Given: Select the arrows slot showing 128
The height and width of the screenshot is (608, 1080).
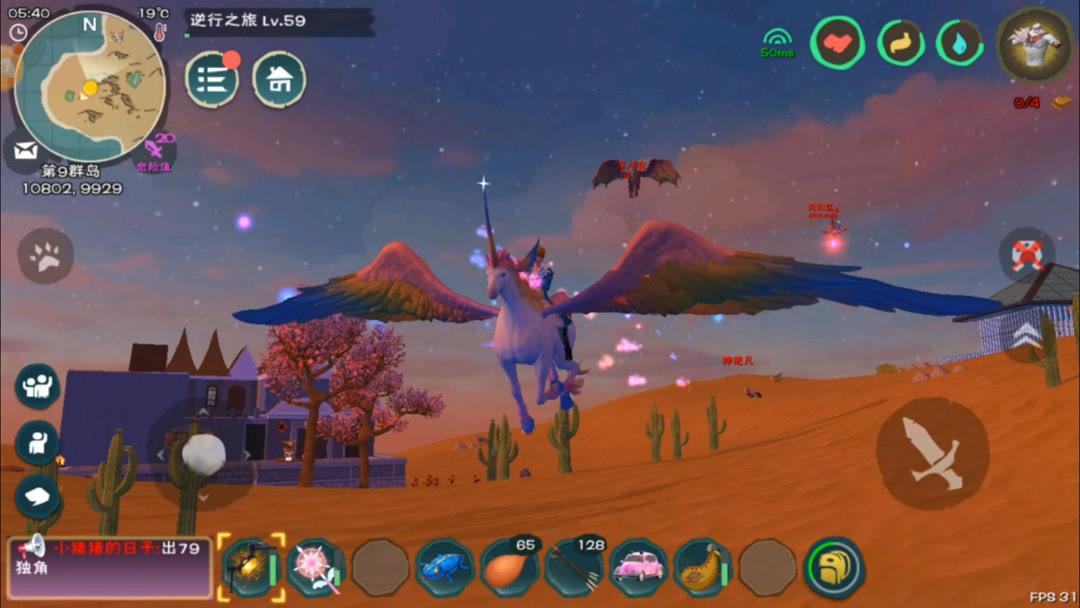Looking at the screenshot, I should point(573,568).
